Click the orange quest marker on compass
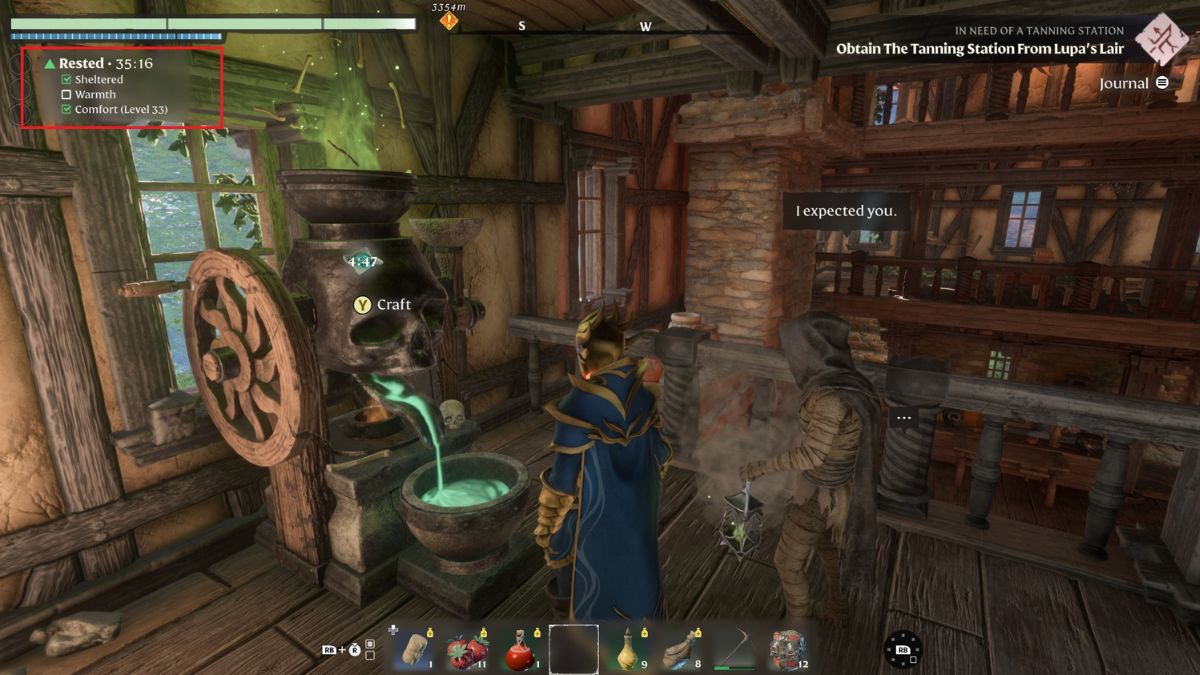The image size is (1200, 675). pyautogui.click(x=449, y=21)
